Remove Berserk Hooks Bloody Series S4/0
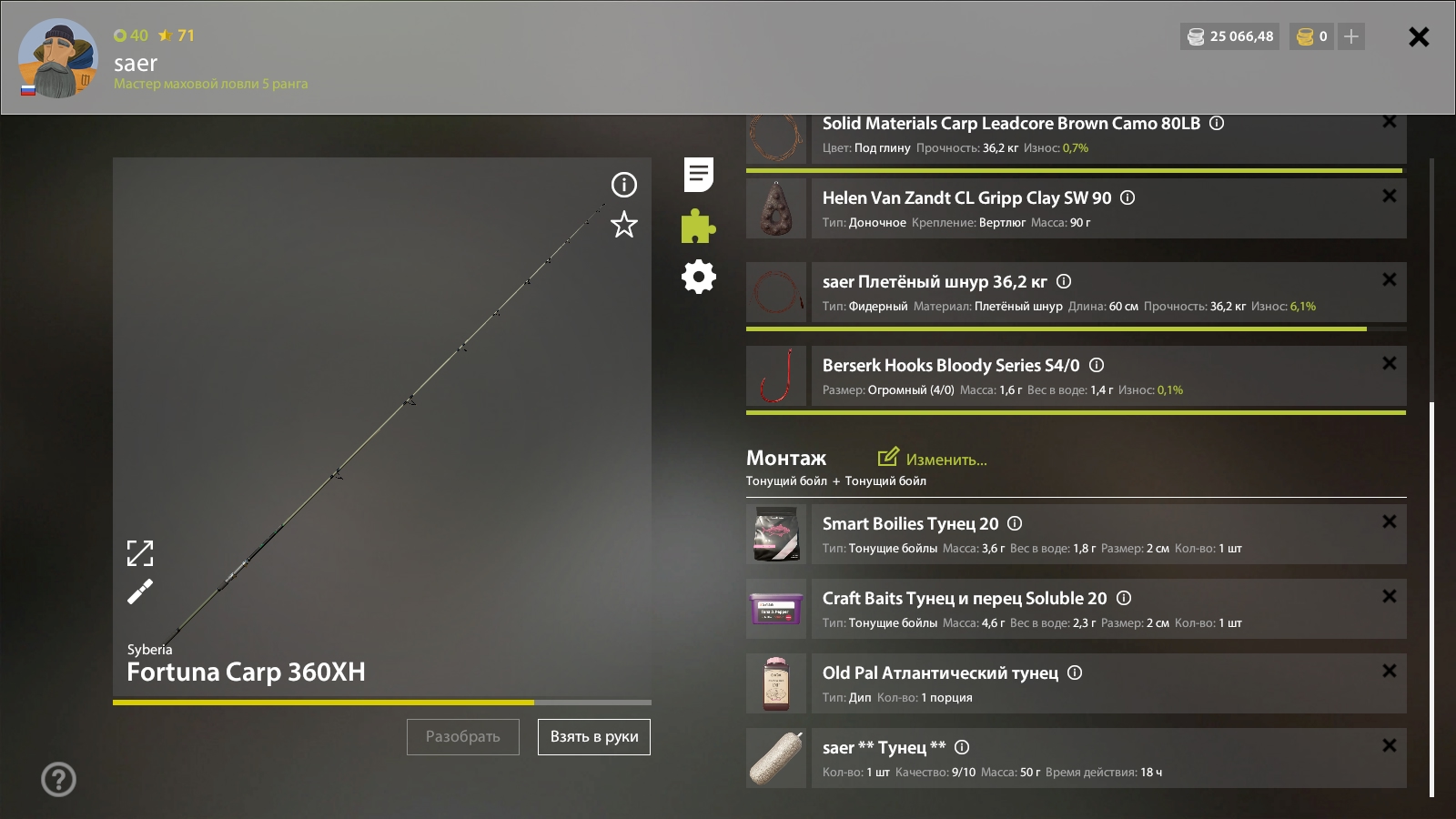The height and width of the screenshot is (819, 1456). coord(1389,363)
